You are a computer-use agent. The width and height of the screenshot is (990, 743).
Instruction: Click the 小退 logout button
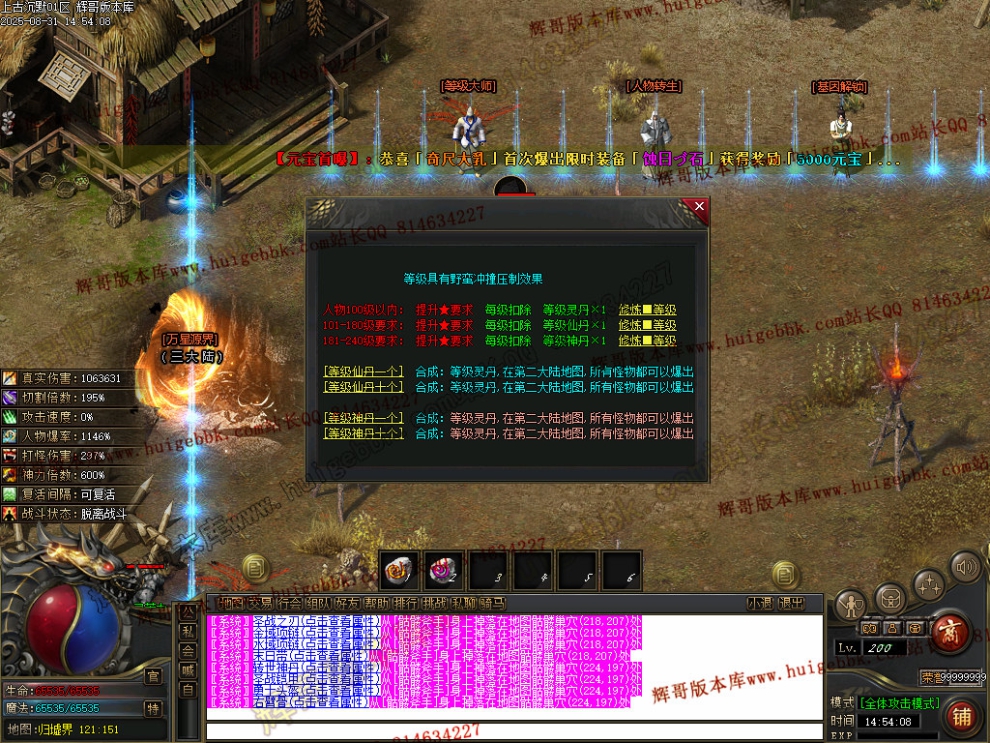coord(760,603)
